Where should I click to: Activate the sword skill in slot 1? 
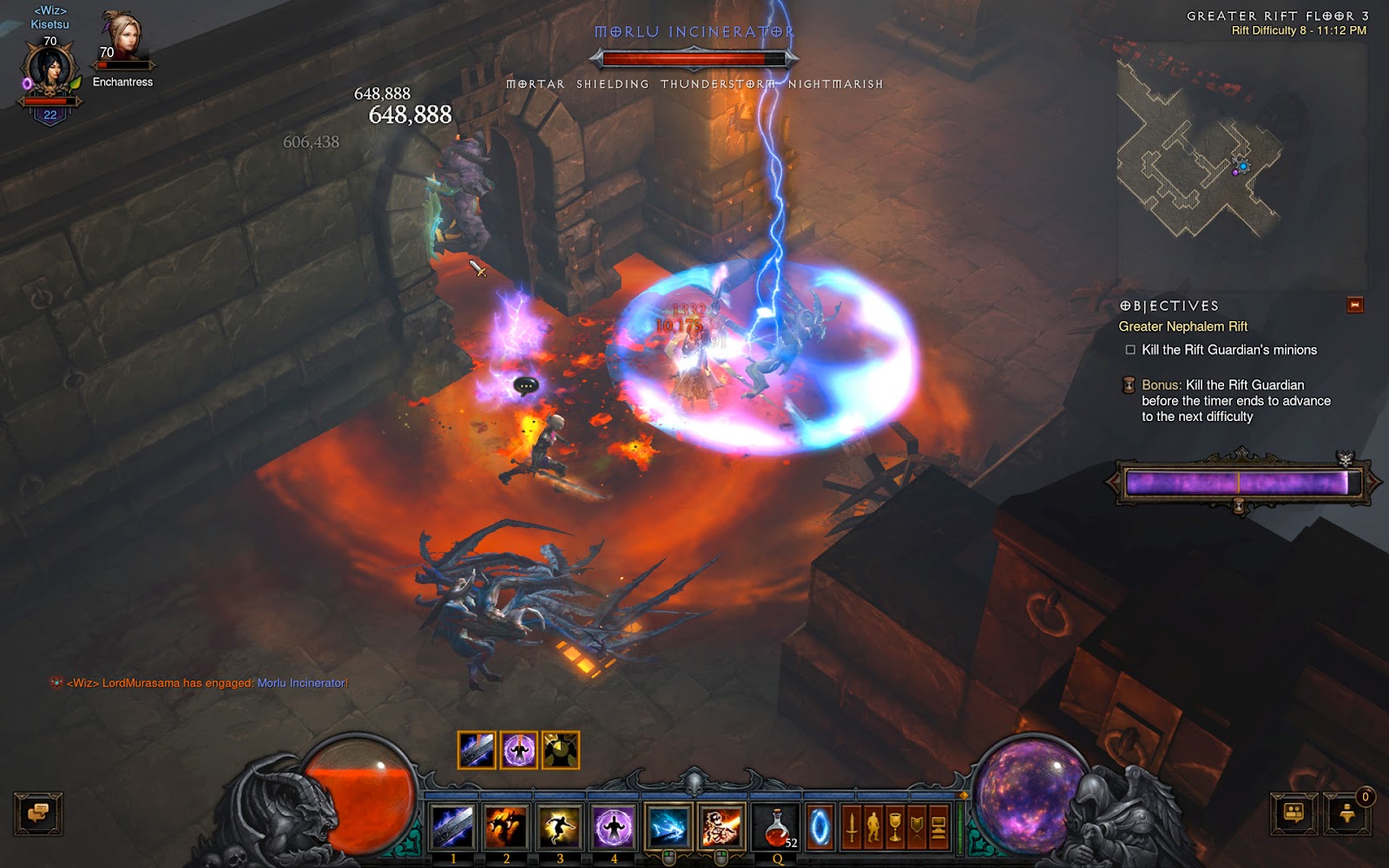point(452,825)
